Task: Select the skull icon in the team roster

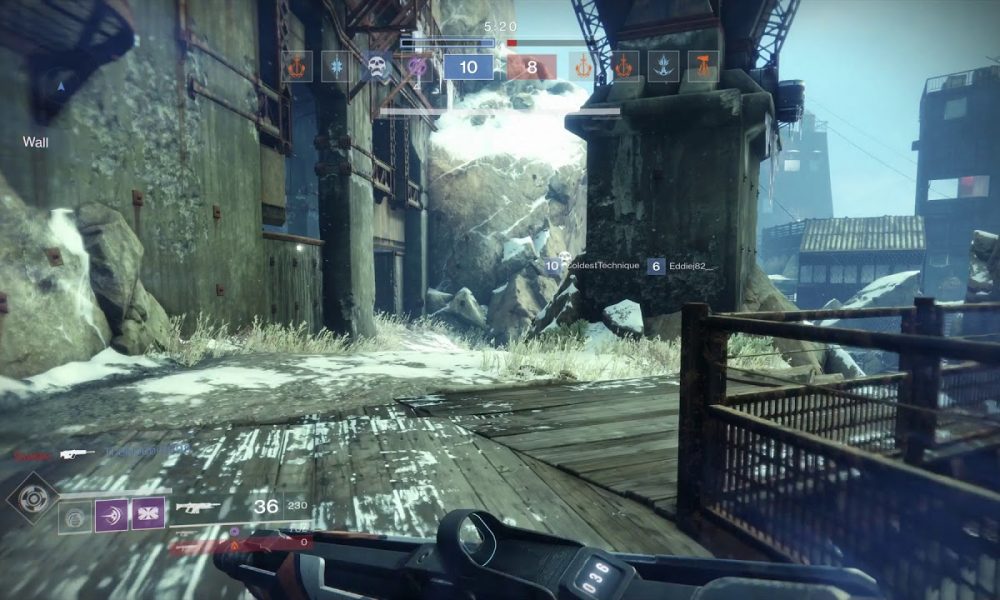Action: [x=377, y=66]
